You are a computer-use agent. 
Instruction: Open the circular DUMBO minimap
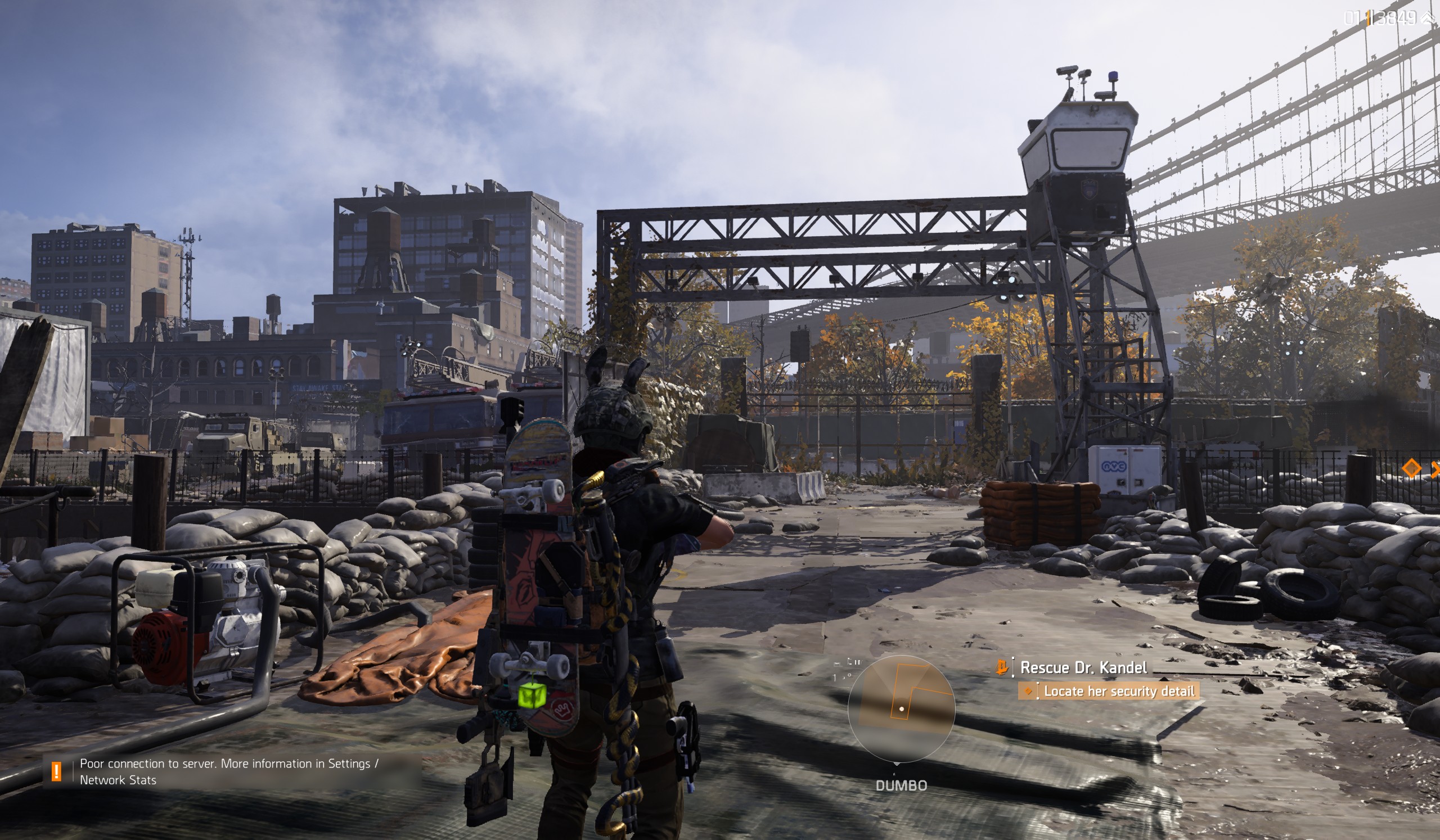(901, 708)
